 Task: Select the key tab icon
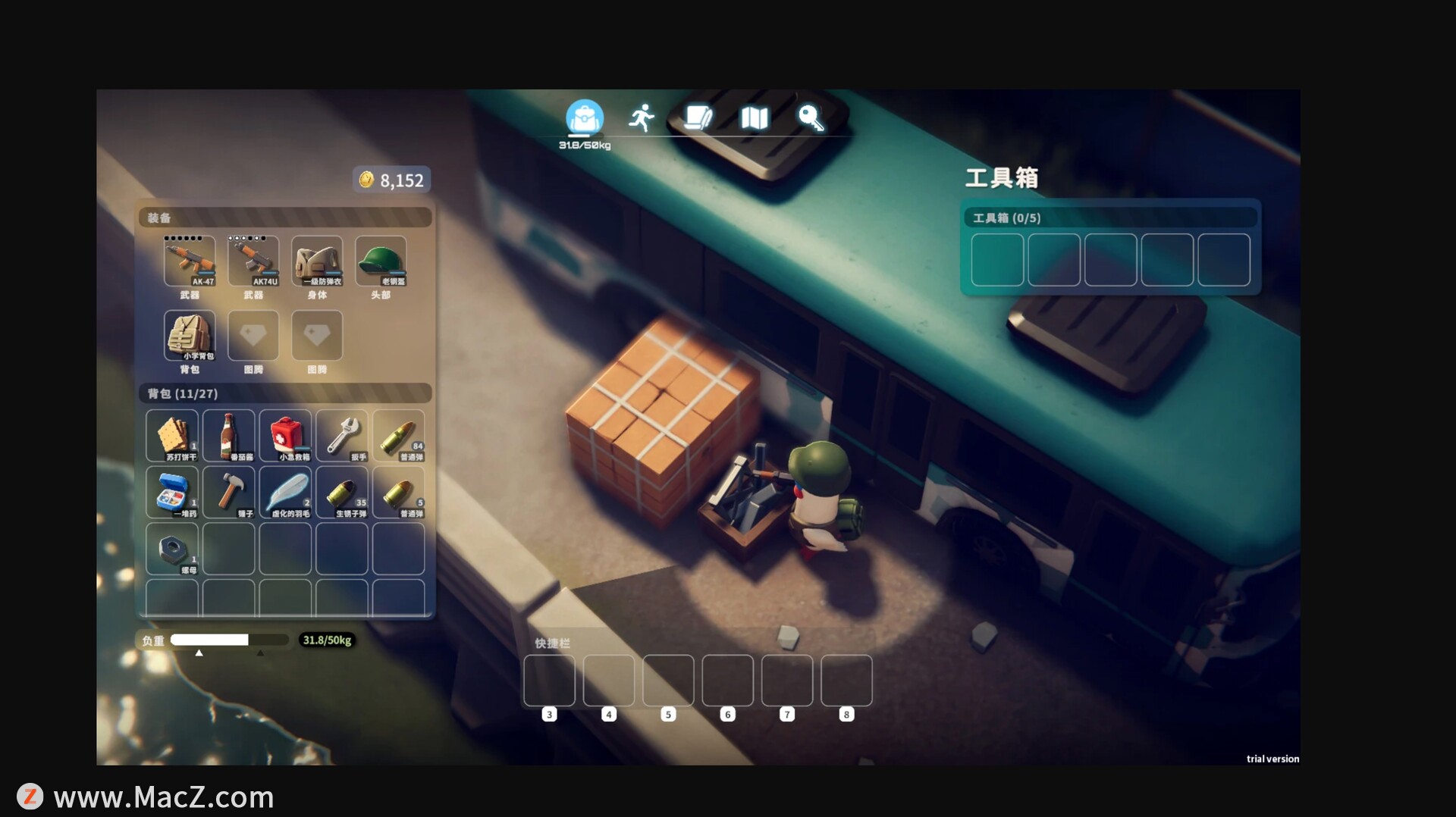coord(811,118)
